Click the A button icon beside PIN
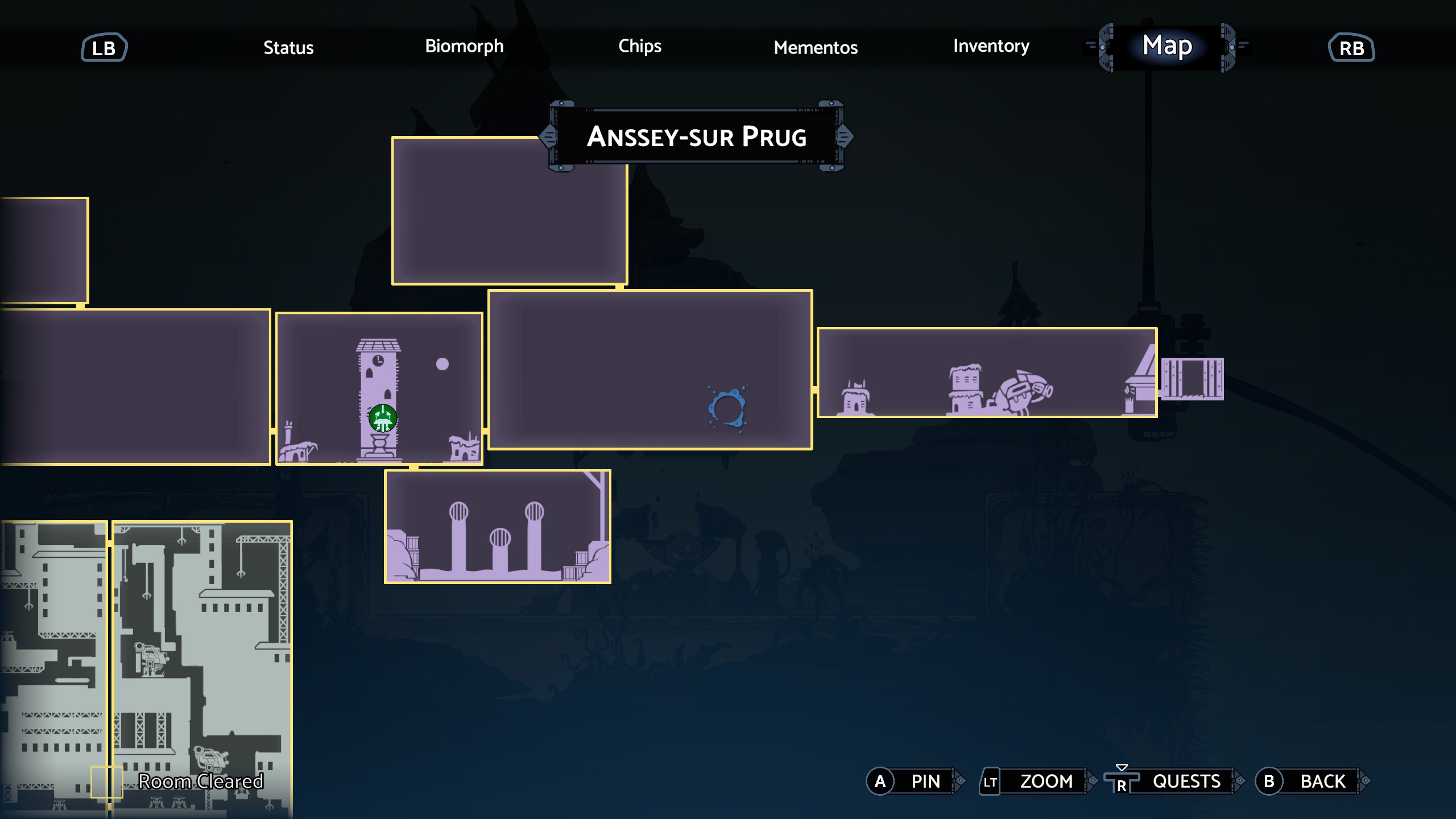This screenshot has width=1456, height=819. pos(880,781)
